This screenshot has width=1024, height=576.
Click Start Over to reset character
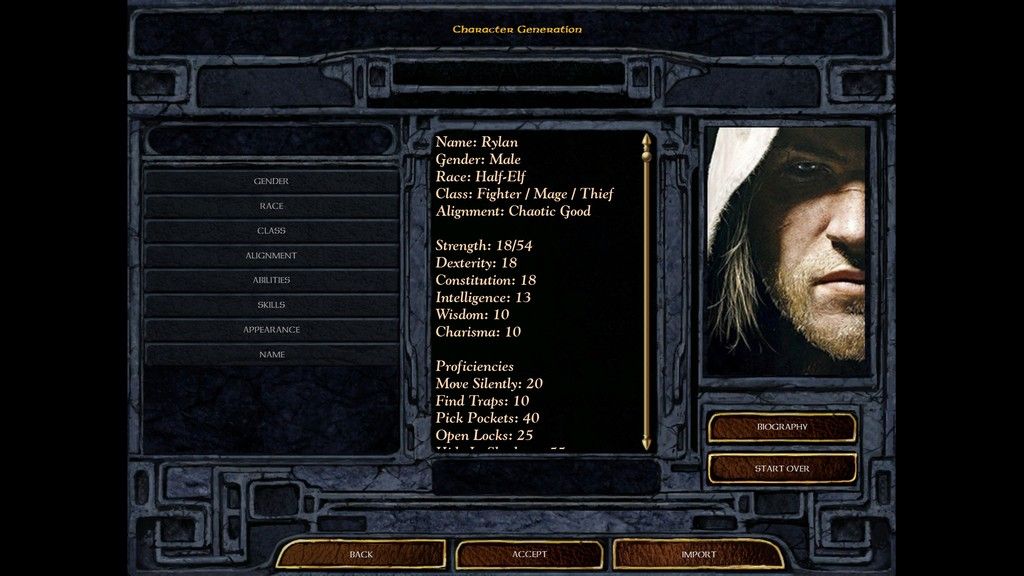tap(782, 468)
